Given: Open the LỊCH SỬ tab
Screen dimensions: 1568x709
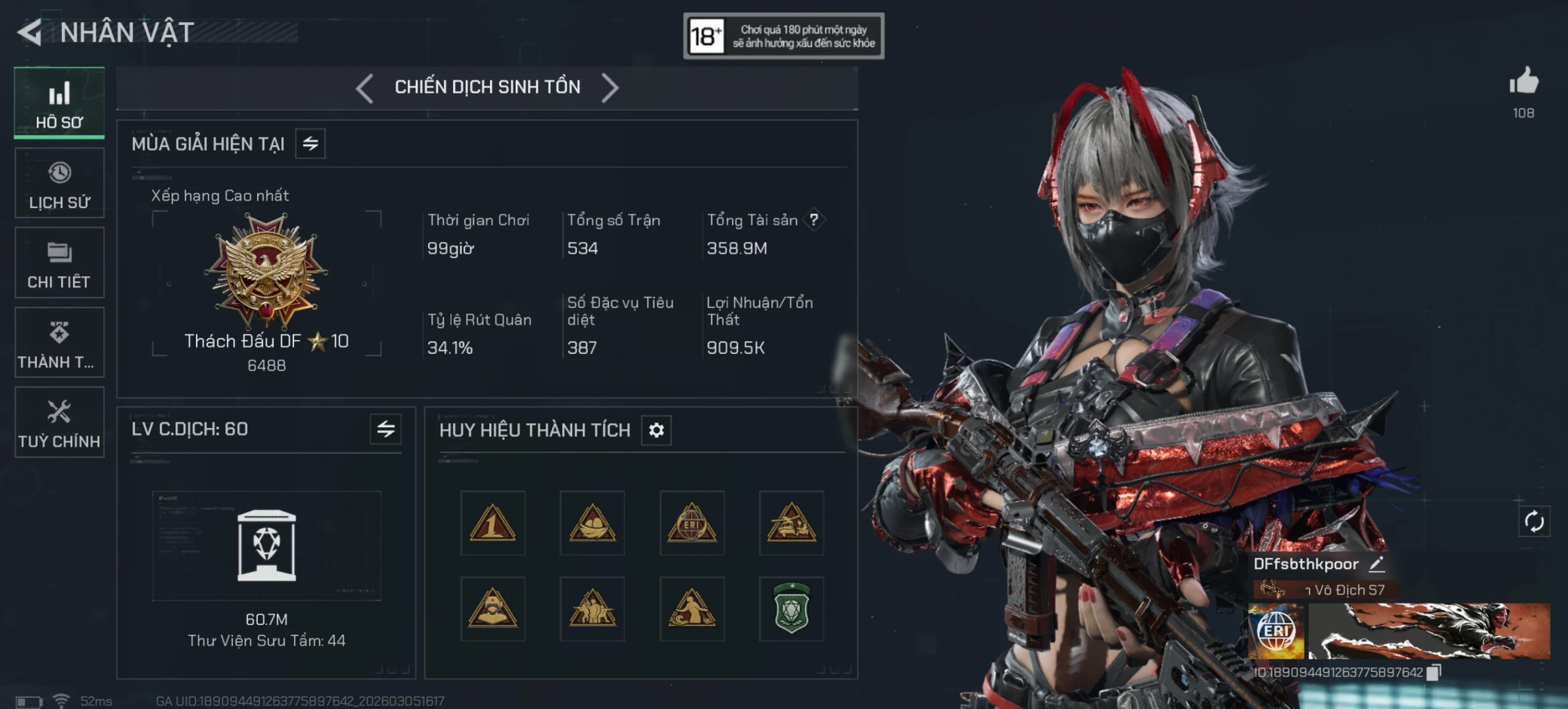Looking at the screenshot, I should pyautogui.click(x=59, y=183).
